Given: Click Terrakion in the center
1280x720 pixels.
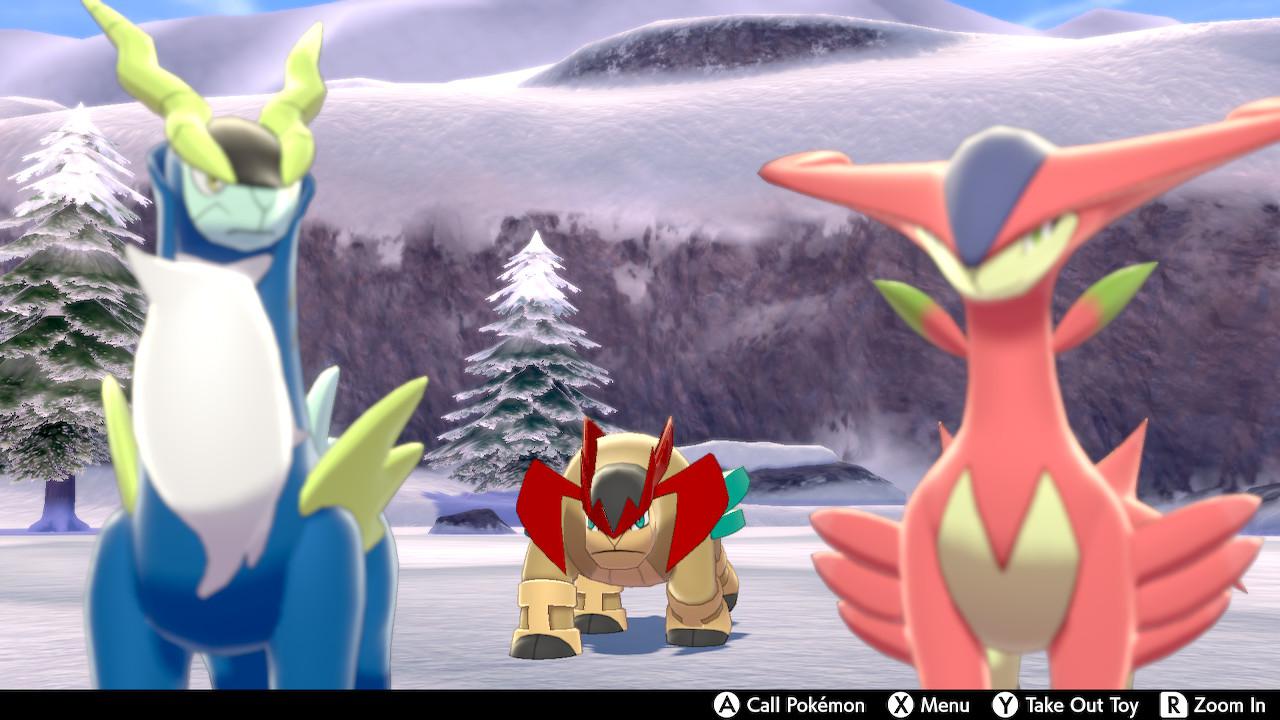Looking at the screenshot, I should coord(620,550).
